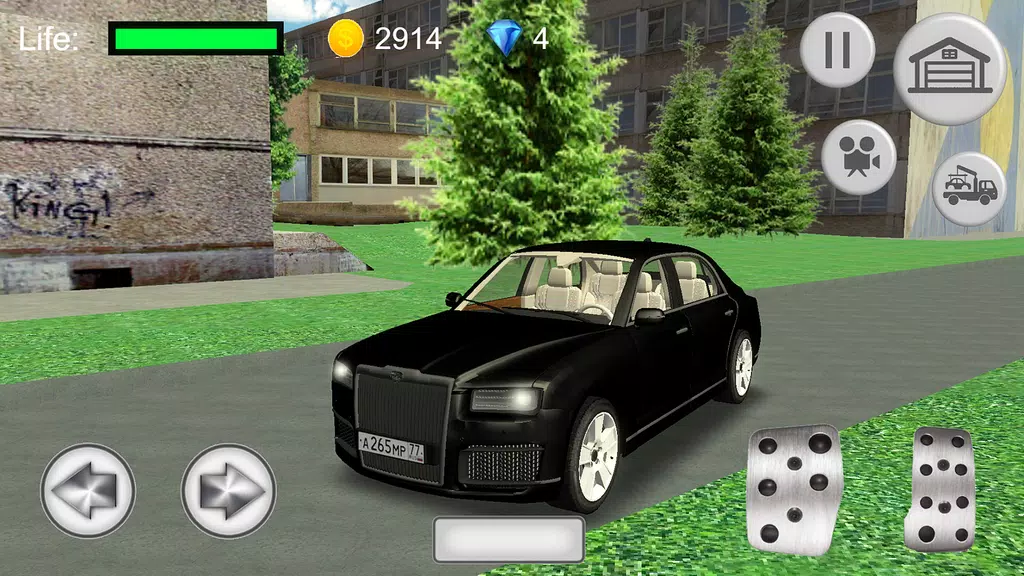
Task: Tap the wide brake pedal
Action: tap(795, 488)
